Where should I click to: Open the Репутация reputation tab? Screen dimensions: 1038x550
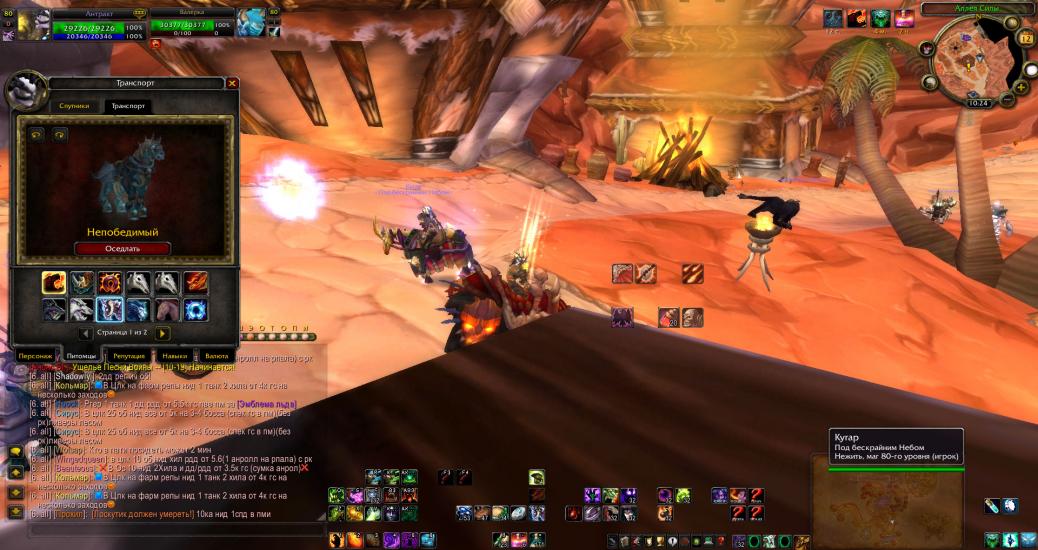click(x=129, y=355)
